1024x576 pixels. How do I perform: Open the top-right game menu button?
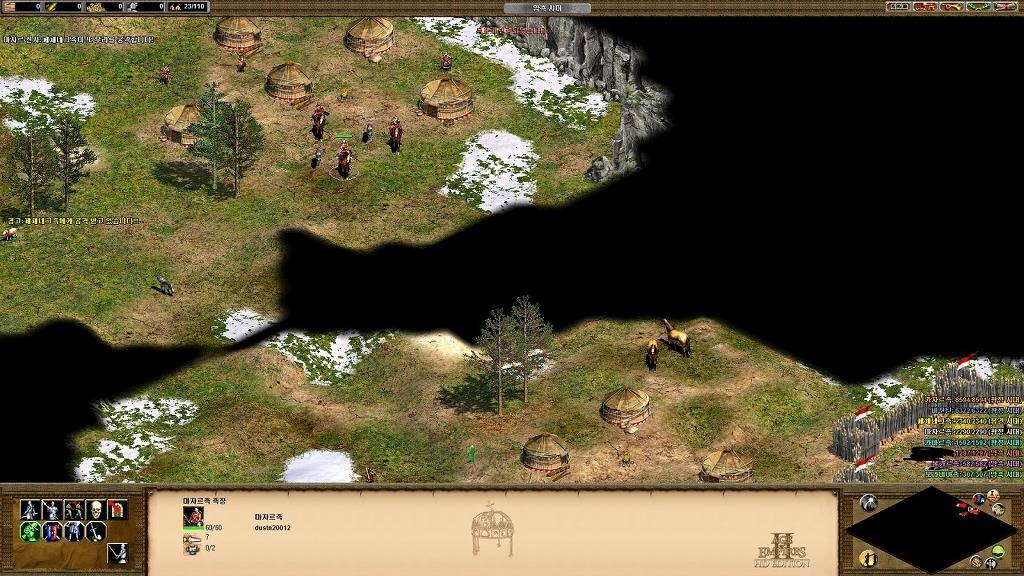point(1005,7)
